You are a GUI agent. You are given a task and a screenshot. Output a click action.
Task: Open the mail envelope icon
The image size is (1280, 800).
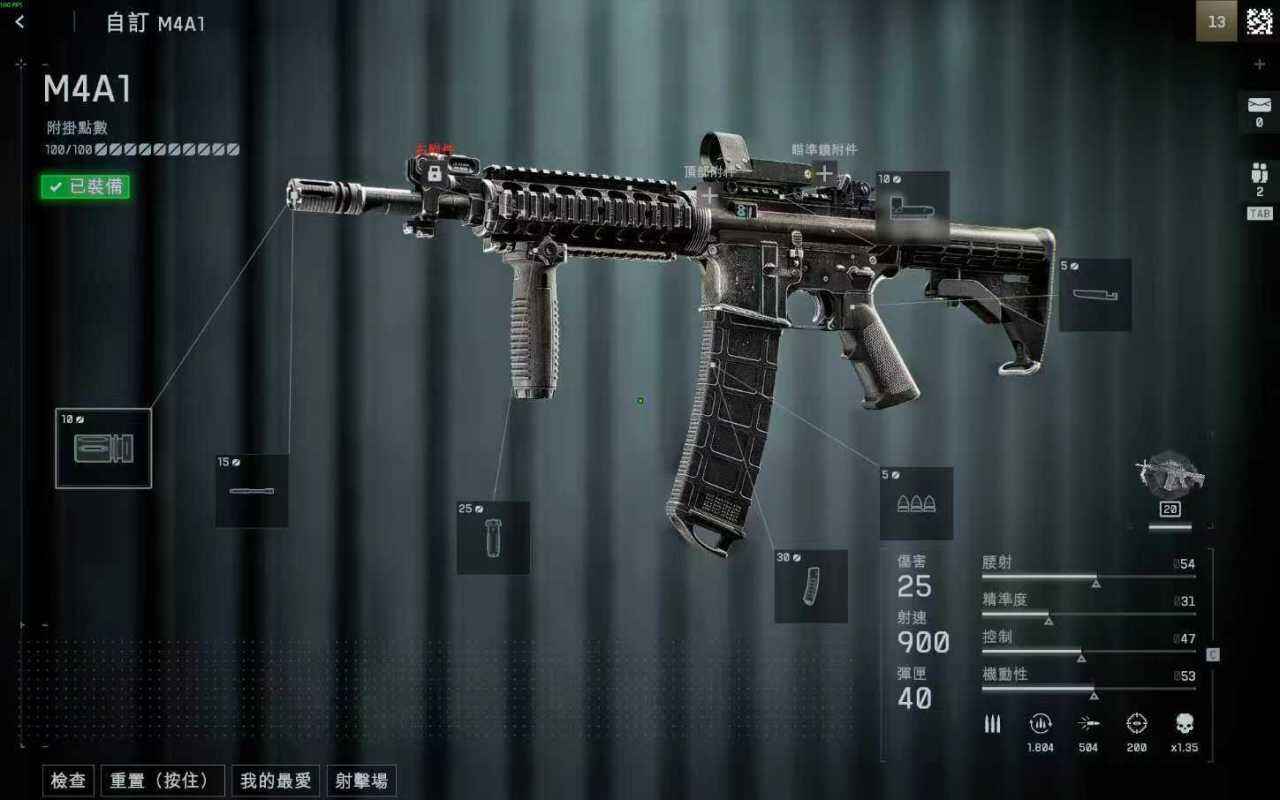pyautogui.click(x=1259, y=103)
